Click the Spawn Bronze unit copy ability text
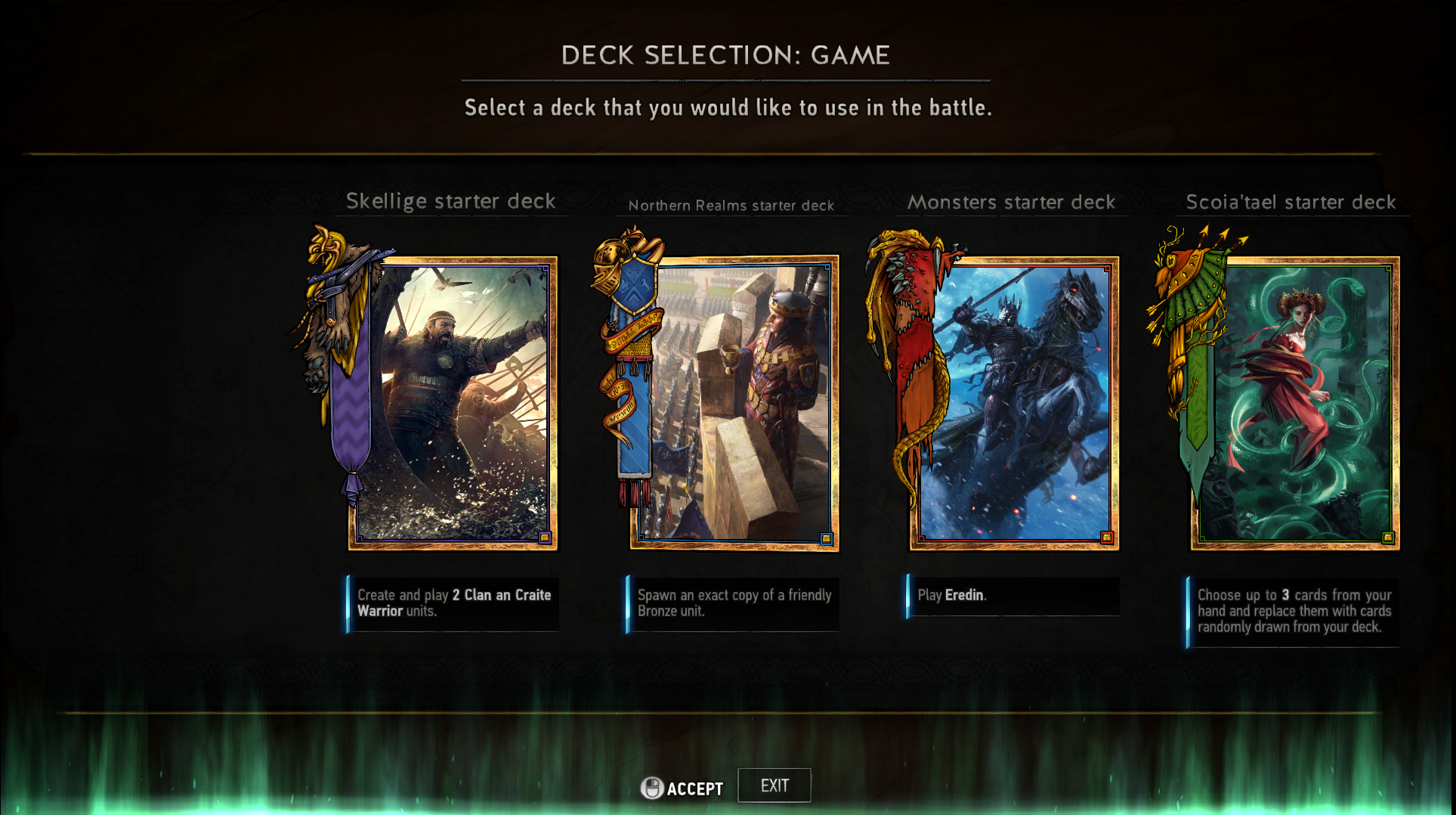Image resolution: width=1456 pixels, height=815 pixels. click(733, 603)
